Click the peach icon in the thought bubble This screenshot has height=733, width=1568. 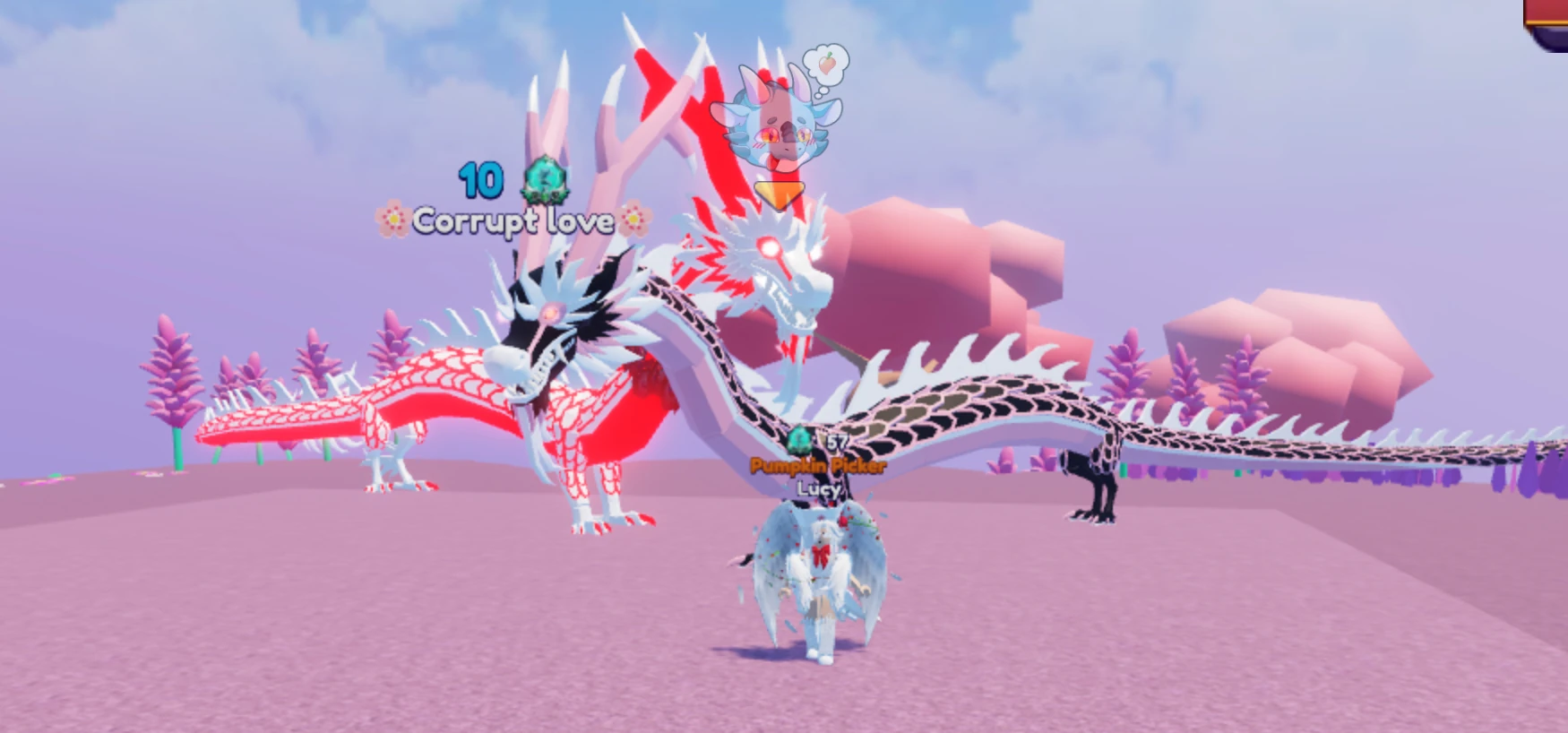point(826,65)
